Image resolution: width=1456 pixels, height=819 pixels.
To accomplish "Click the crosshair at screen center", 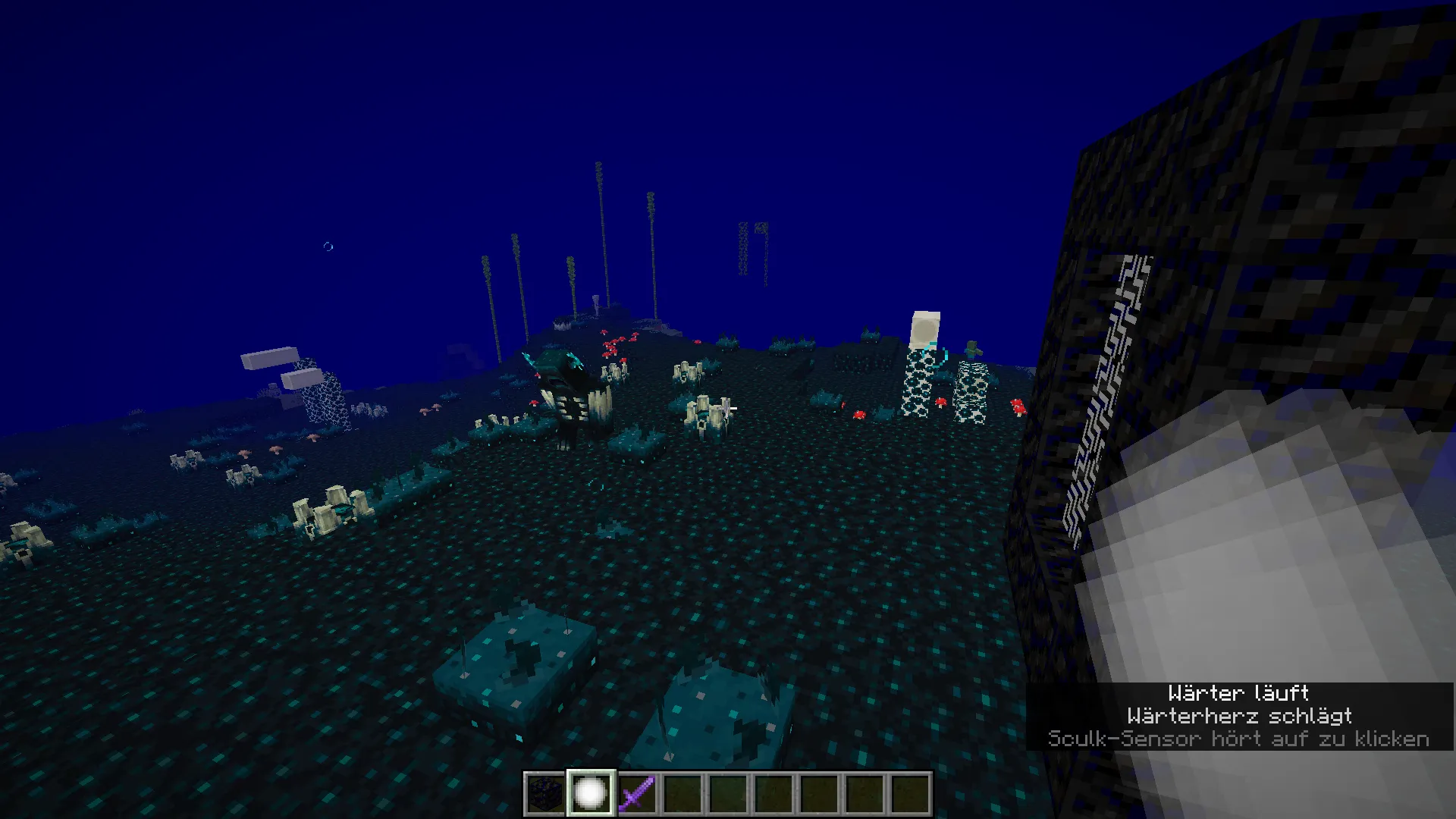I will point(728,409).
